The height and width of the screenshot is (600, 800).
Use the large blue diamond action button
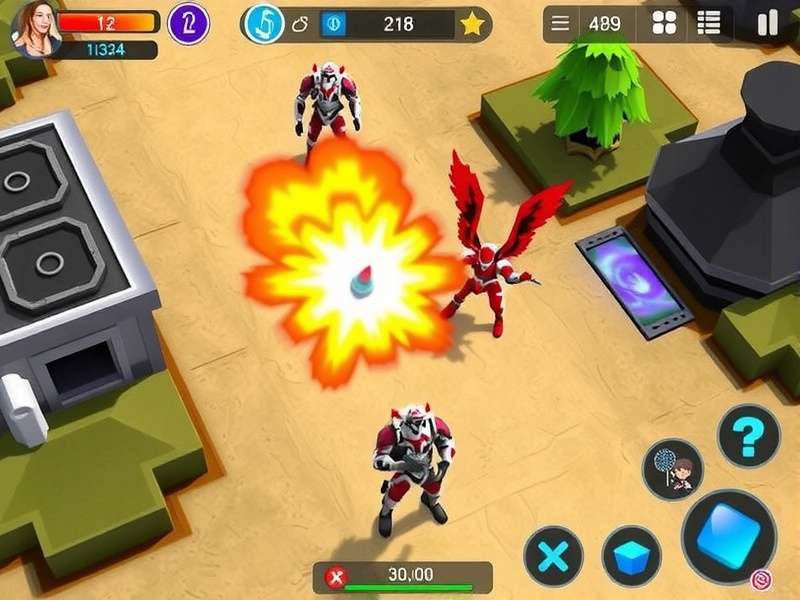729,536
